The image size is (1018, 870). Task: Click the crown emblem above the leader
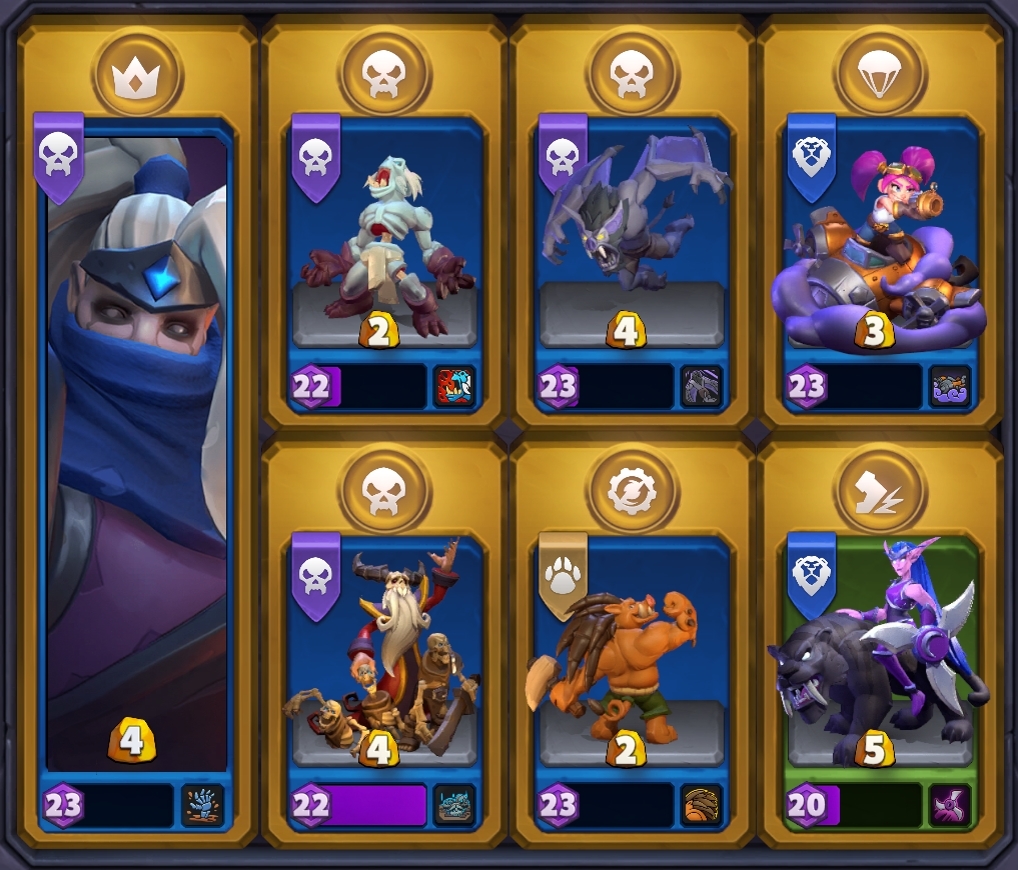138,74
